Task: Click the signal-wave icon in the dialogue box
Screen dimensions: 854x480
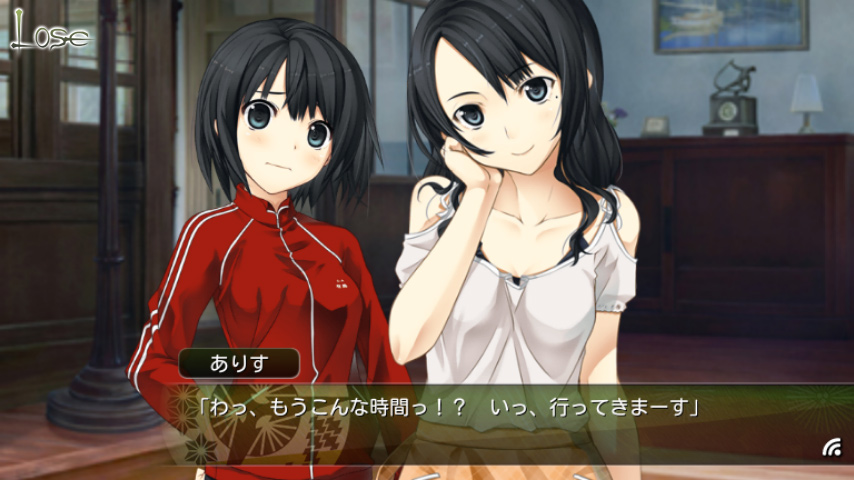Action: click(831, 448)
